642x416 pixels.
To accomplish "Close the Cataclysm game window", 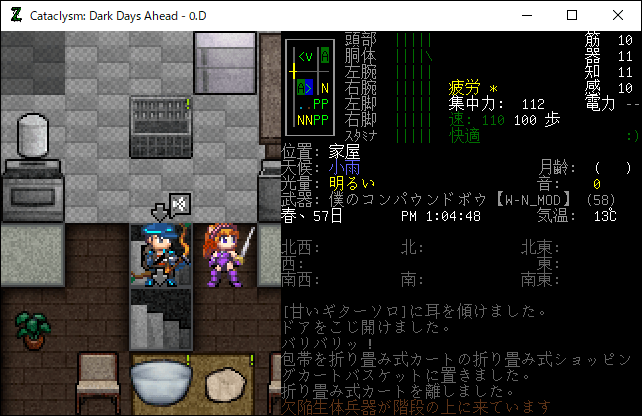I will click(x=617, y=15).
